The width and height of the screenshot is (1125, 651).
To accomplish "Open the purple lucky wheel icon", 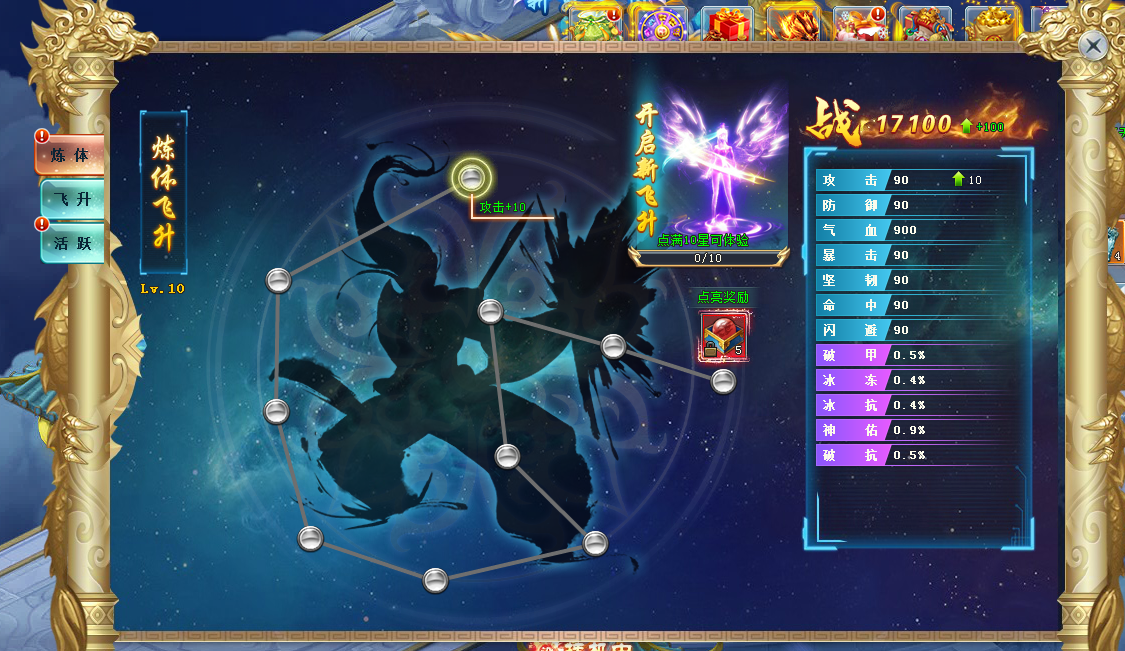I will (661, 24).
